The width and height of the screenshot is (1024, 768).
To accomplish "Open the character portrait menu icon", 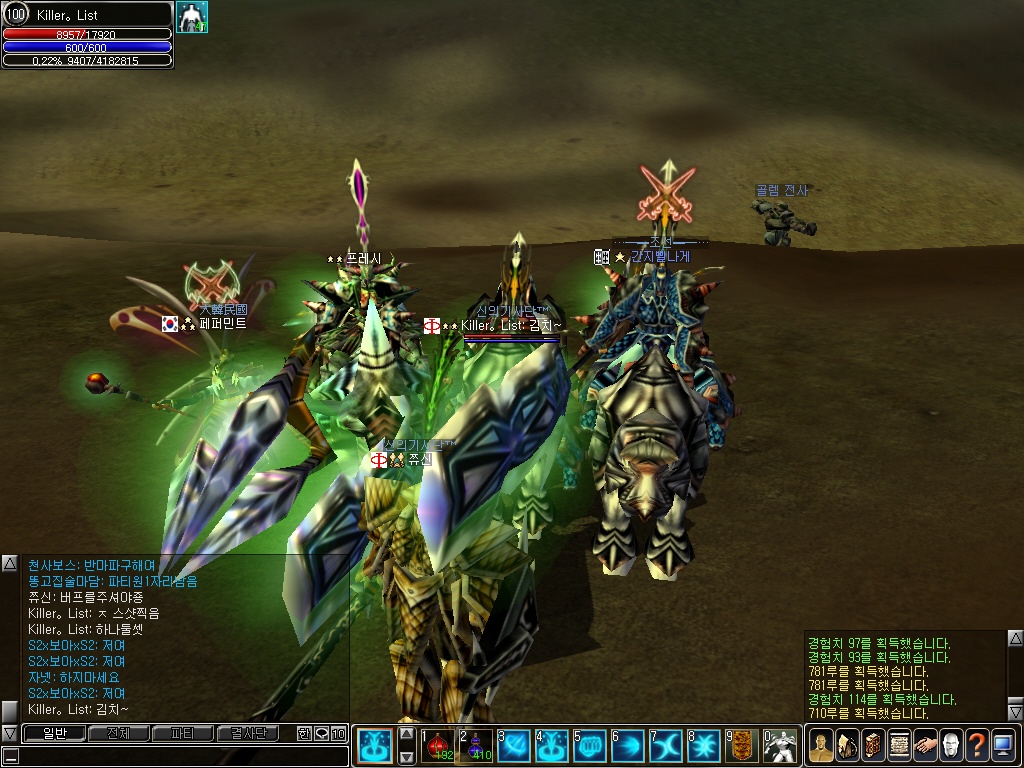I will [821, 746].
